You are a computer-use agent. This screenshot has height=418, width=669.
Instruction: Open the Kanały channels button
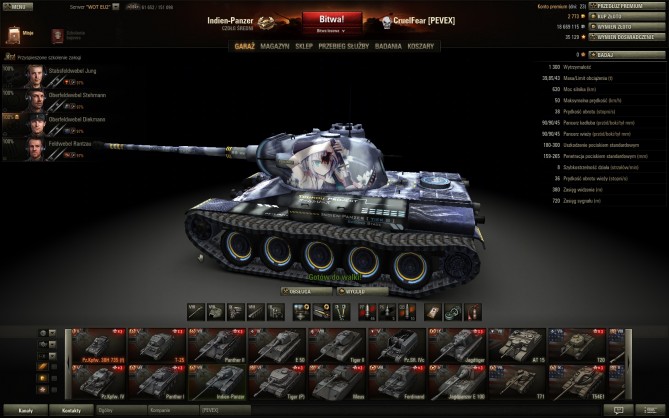(x=27, y=410)
